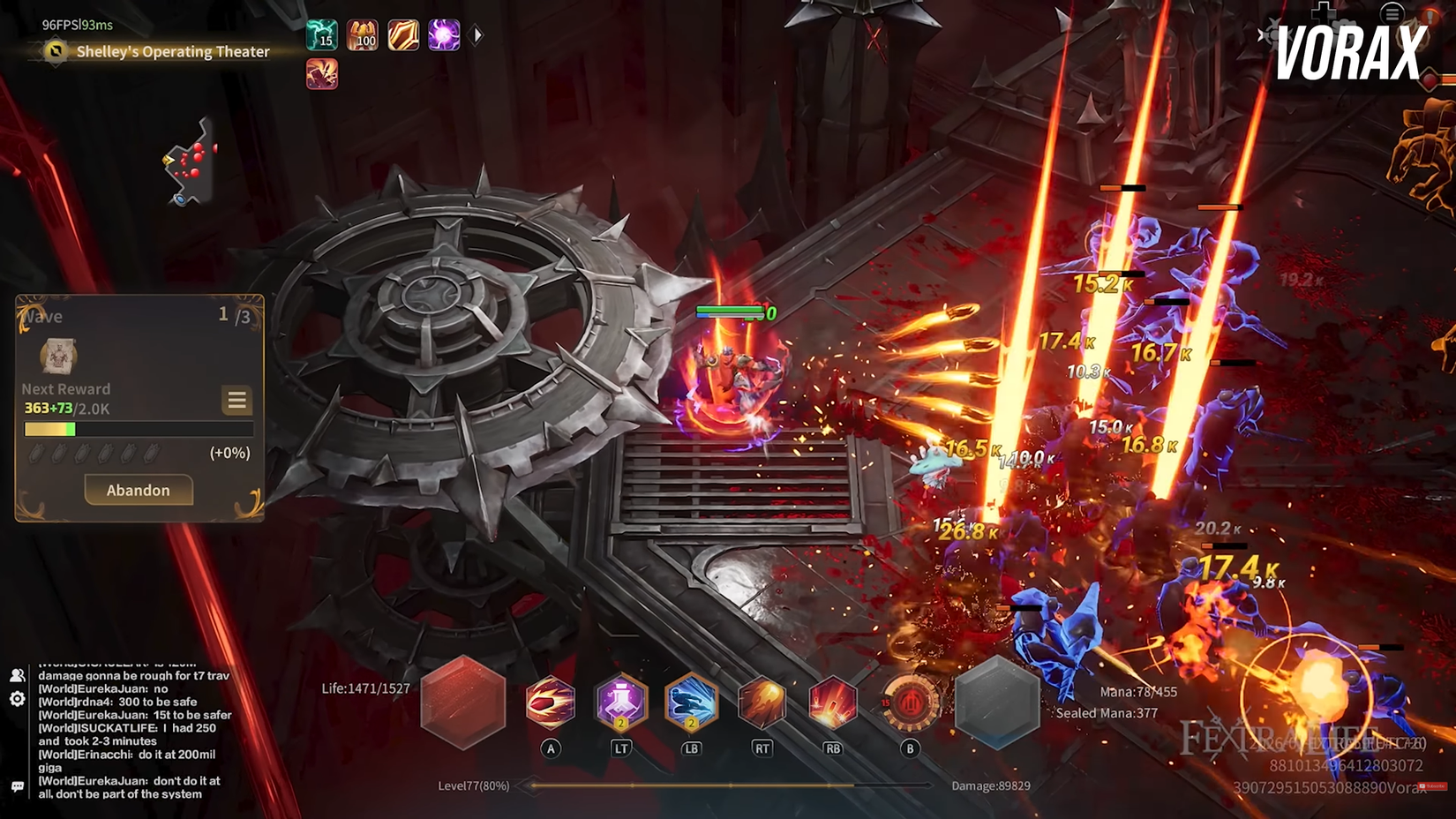Open the social icon above the settings gear
1456x819 pixels.
(18, 675)
